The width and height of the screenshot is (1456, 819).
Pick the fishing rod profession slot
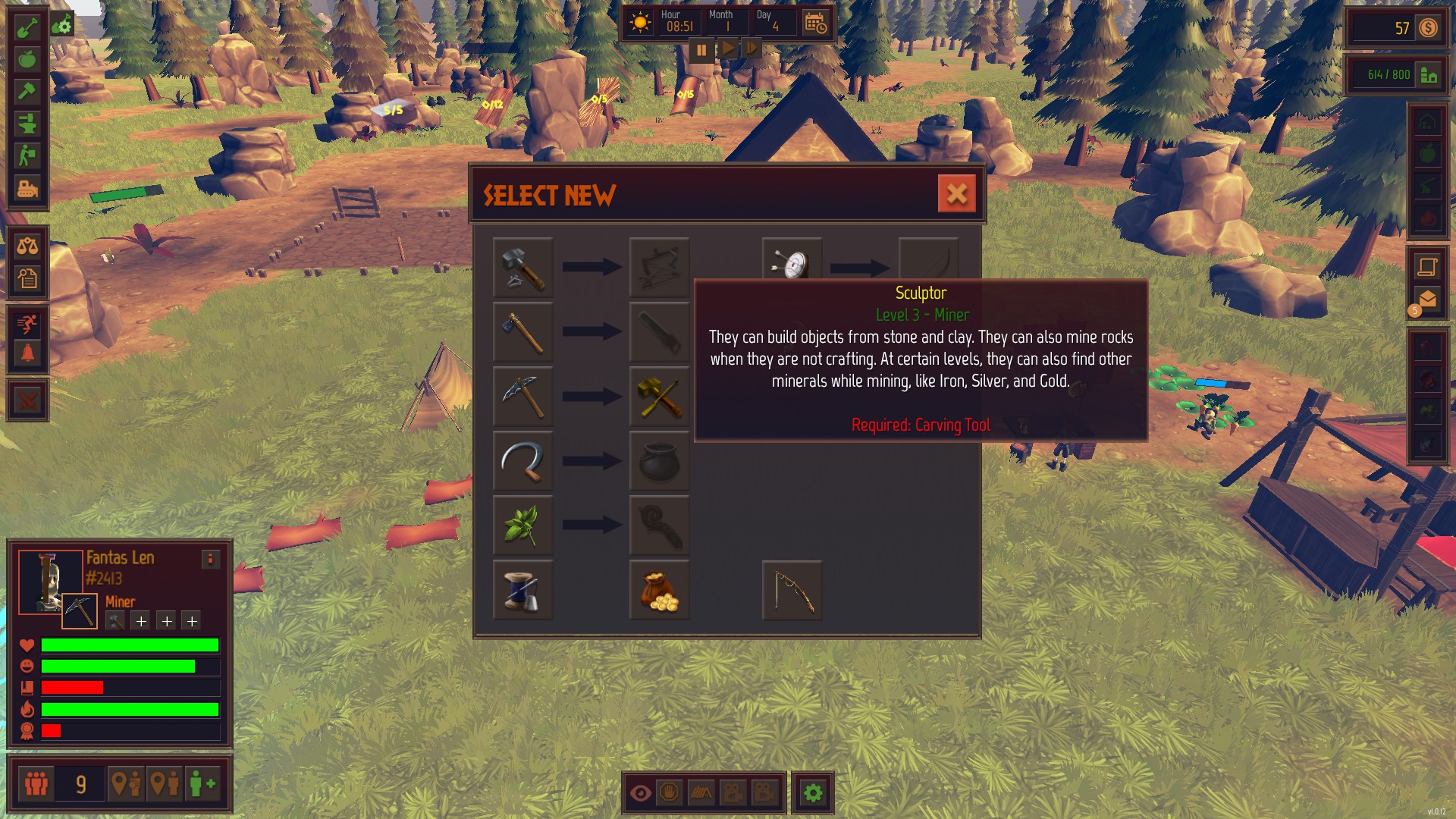[x=792, y=590]
